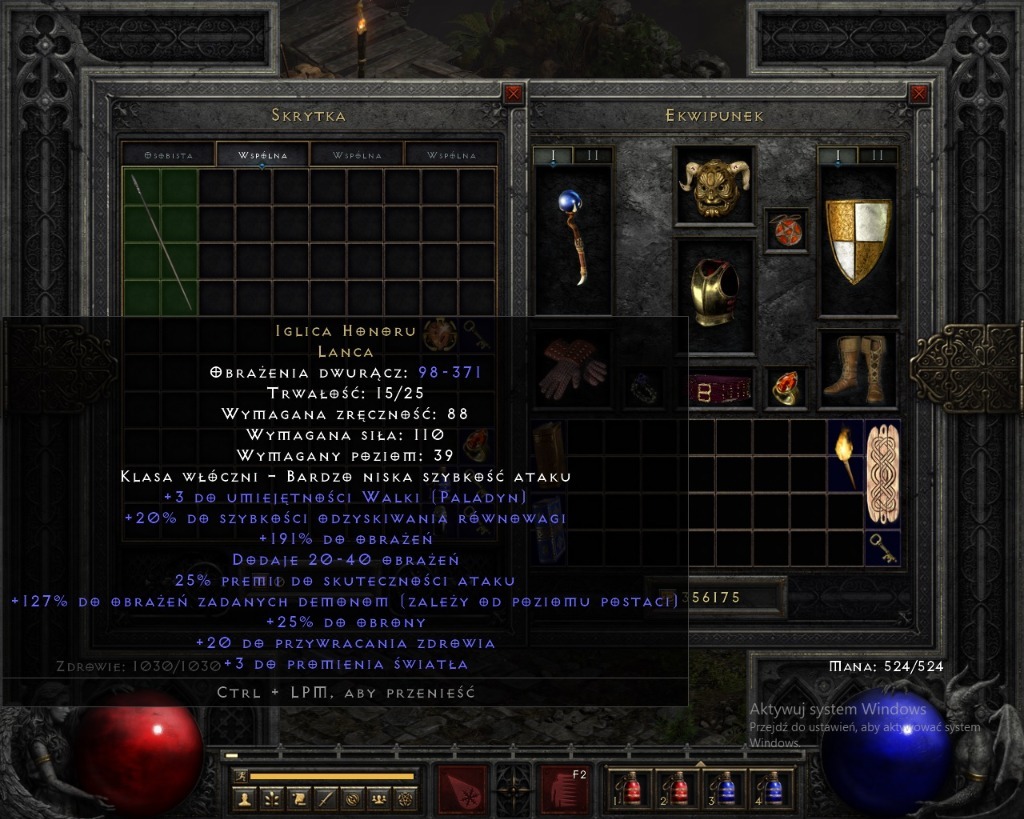The height and width of the screenshot is (819, 1024).
Task: Close the Ekwipunek inventory panel
Action: click(x=919, y=94)
